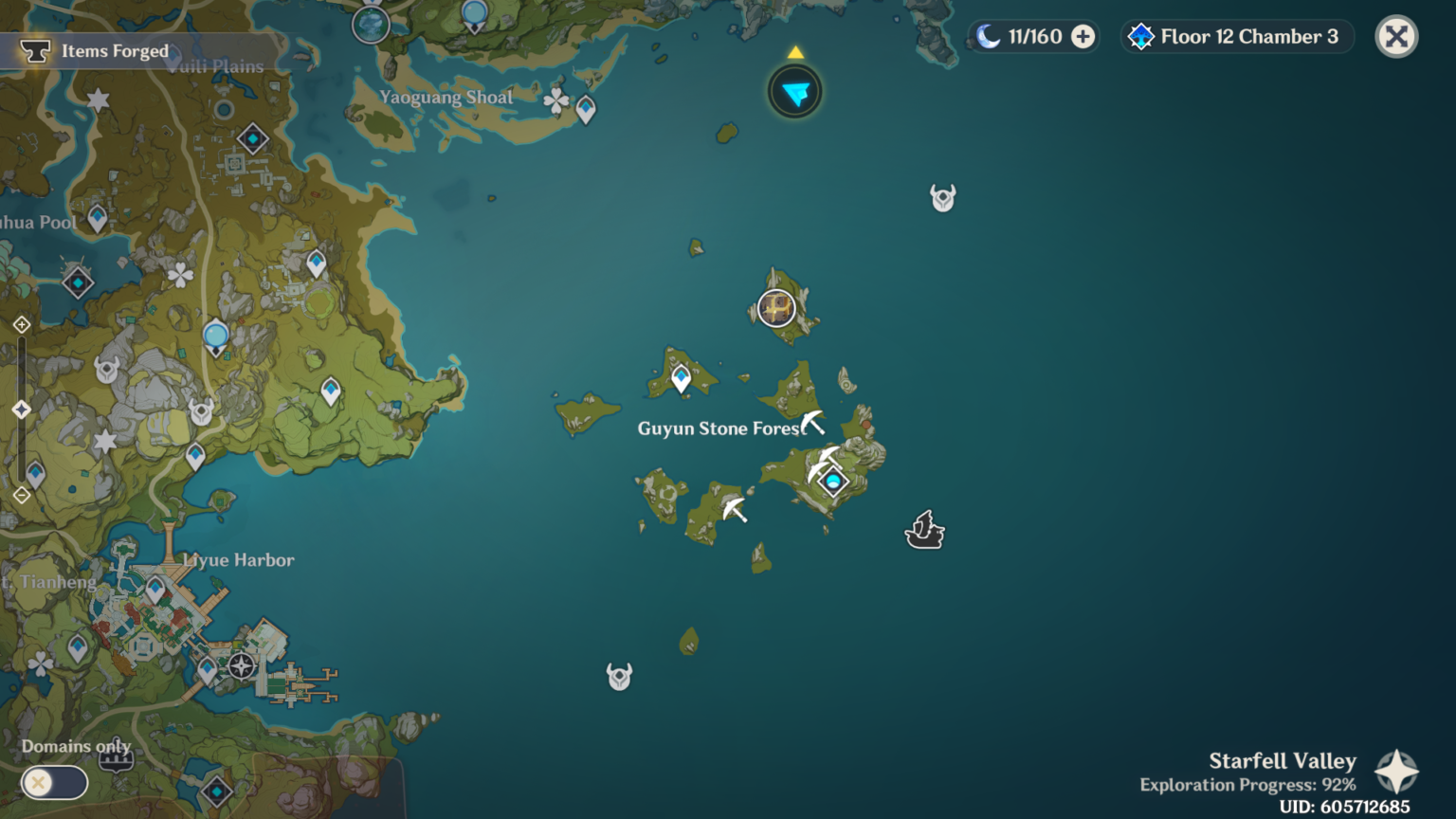Zoom out using the map zoom minus button
This screenshot has height=819, width=1456.
(x=22, y=495)
